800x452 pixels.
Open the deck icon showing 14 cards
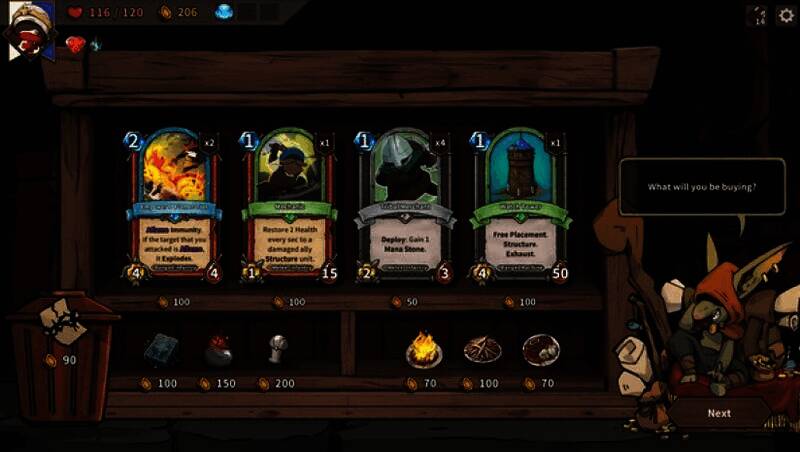(757, 14)
